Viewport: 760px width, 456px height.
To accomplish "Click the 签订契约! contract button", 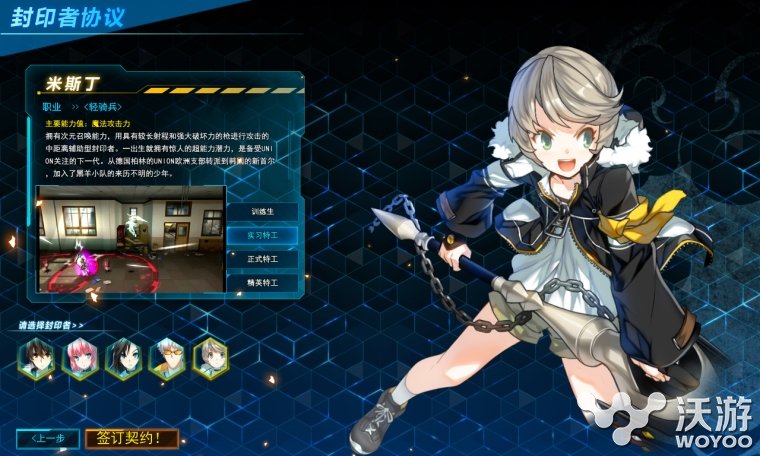I will click(132, 438).
